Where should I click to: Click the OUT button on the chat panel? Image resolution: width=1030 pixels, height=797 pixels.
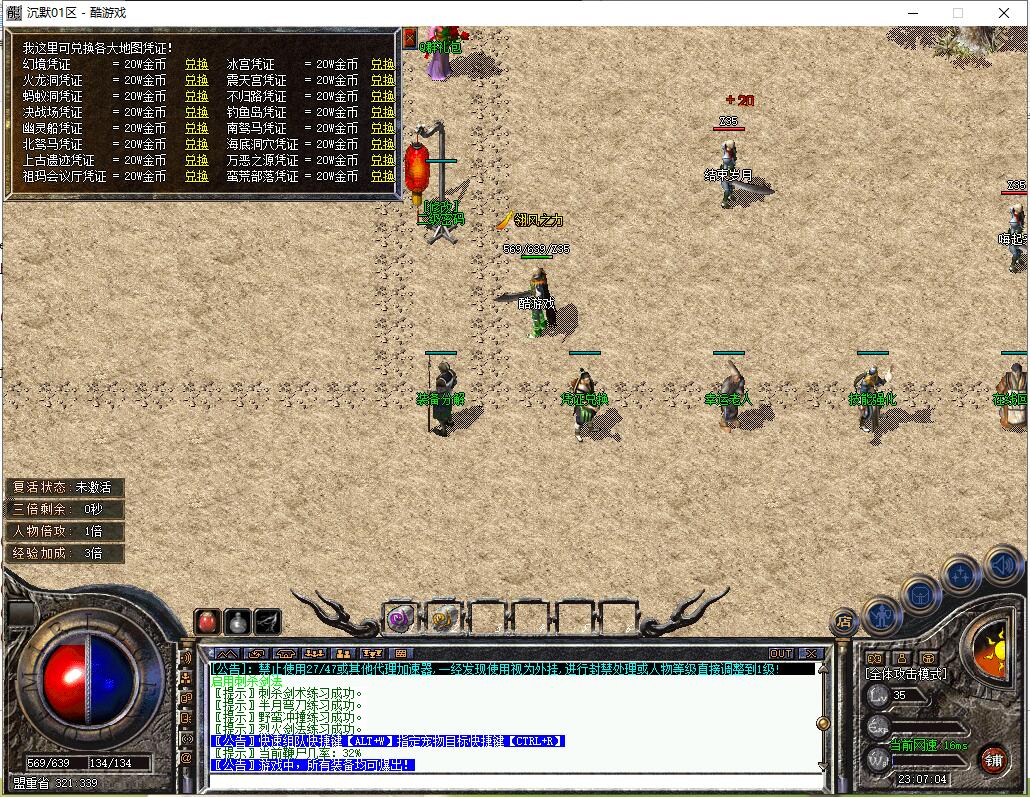[x=781, y=654]
